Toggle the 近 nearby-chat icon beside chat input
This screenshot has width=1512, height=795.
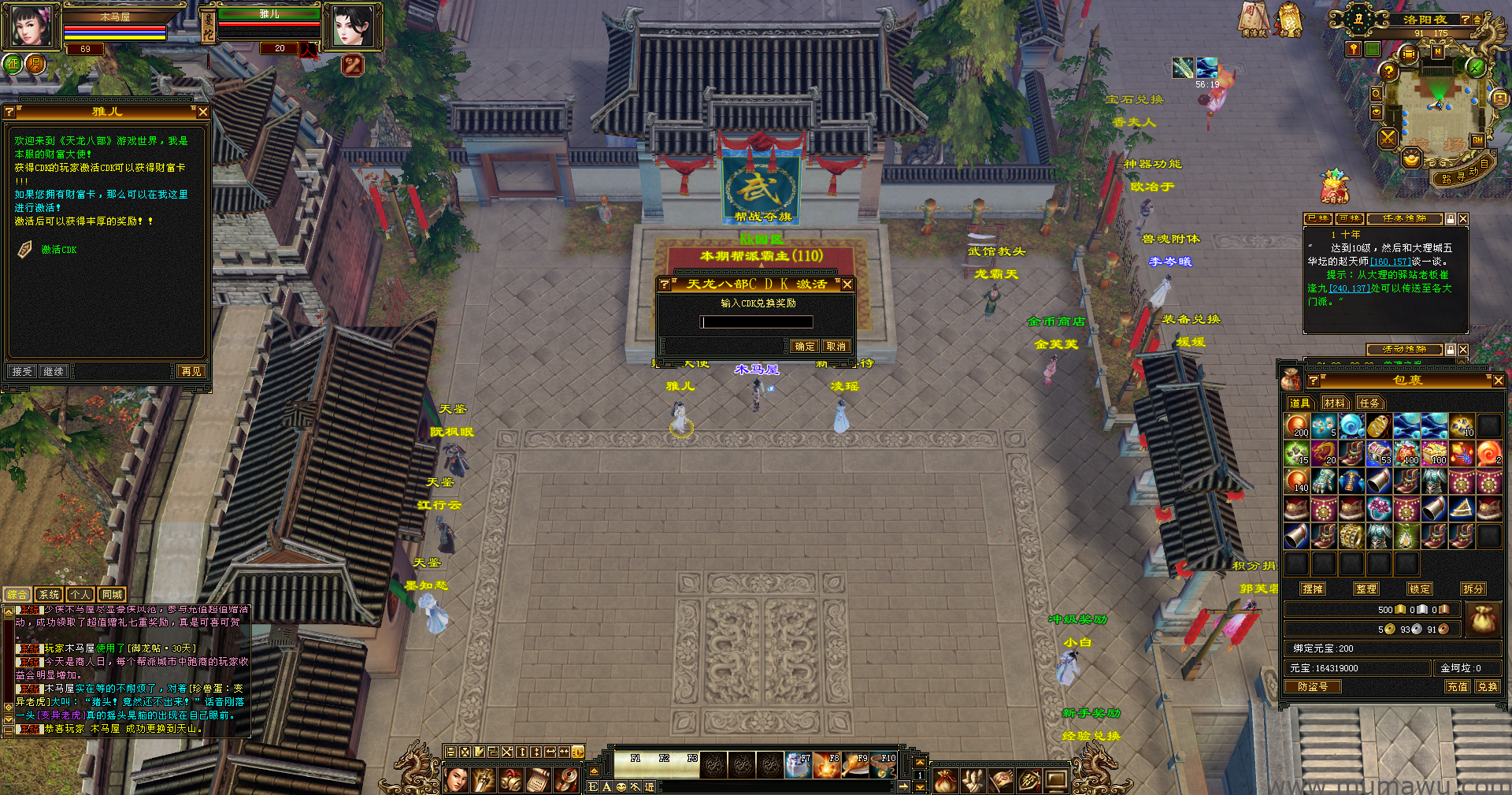649,787
